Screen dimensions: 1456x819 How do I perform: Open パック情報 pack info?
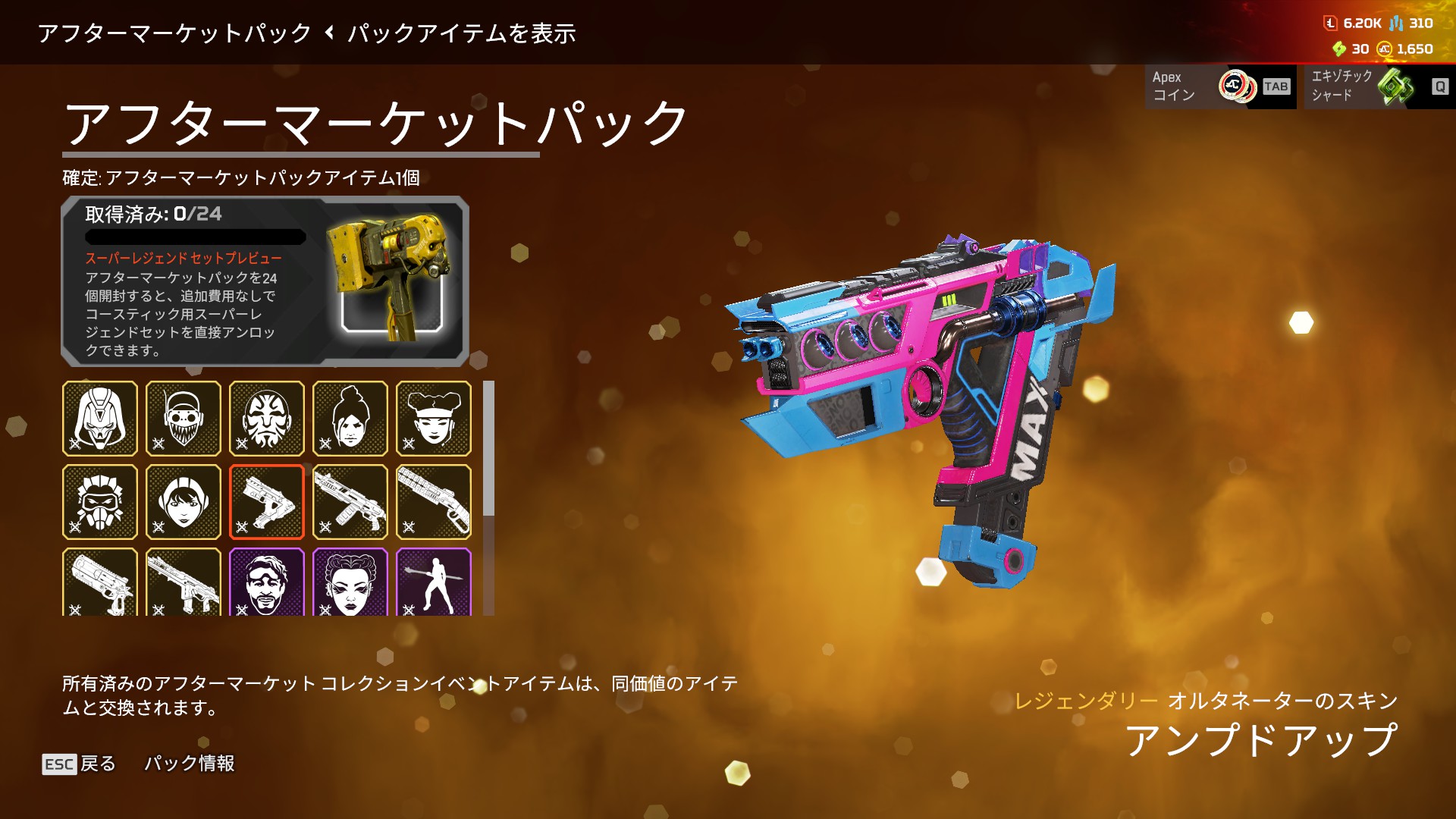[190, 764]
